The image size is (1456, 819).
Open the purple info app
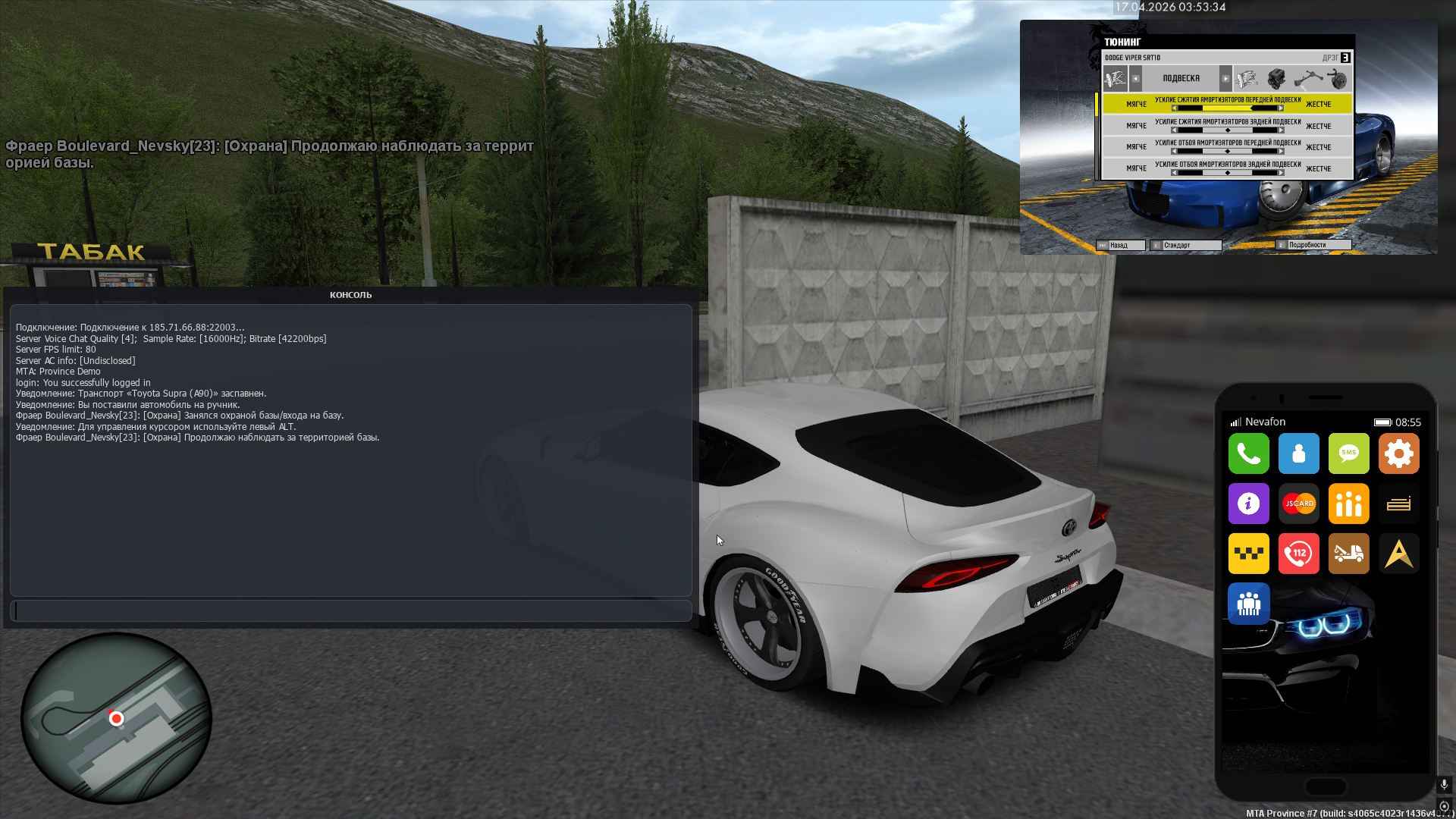1248,504
